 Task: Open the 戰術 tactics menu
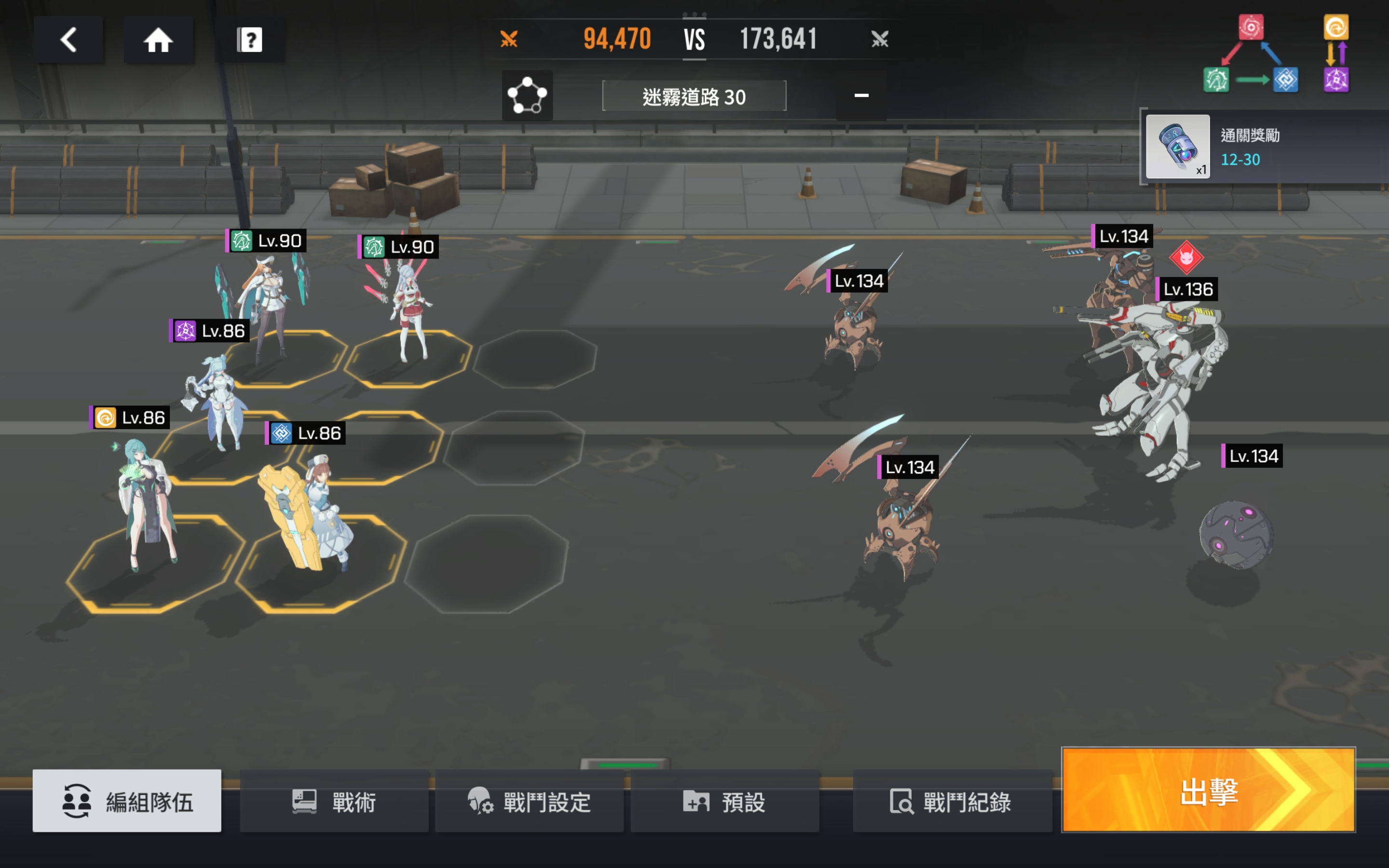click(334, 801)
